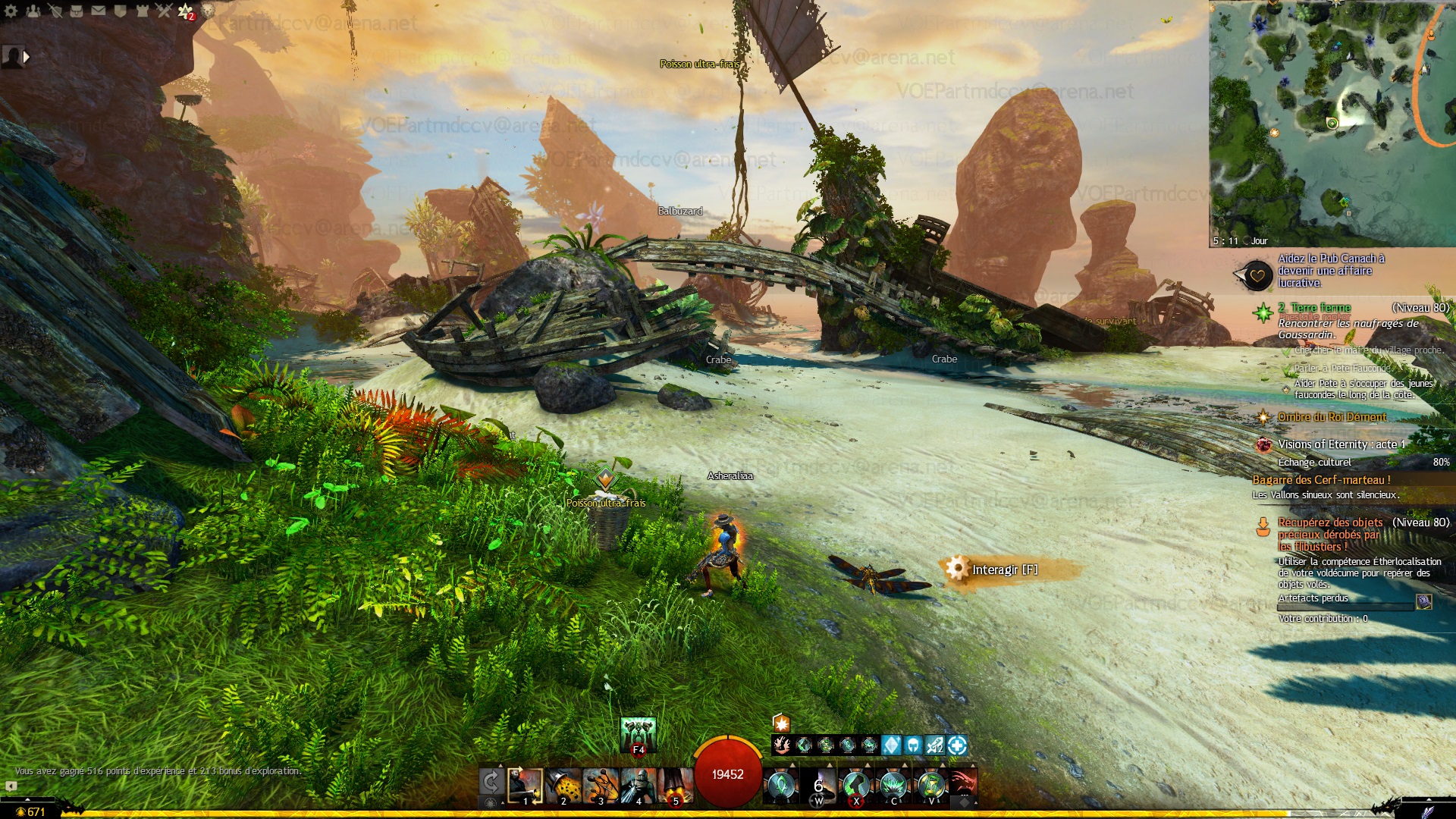
Task: Open the mail envelope icon
Action: pos(99,11)
